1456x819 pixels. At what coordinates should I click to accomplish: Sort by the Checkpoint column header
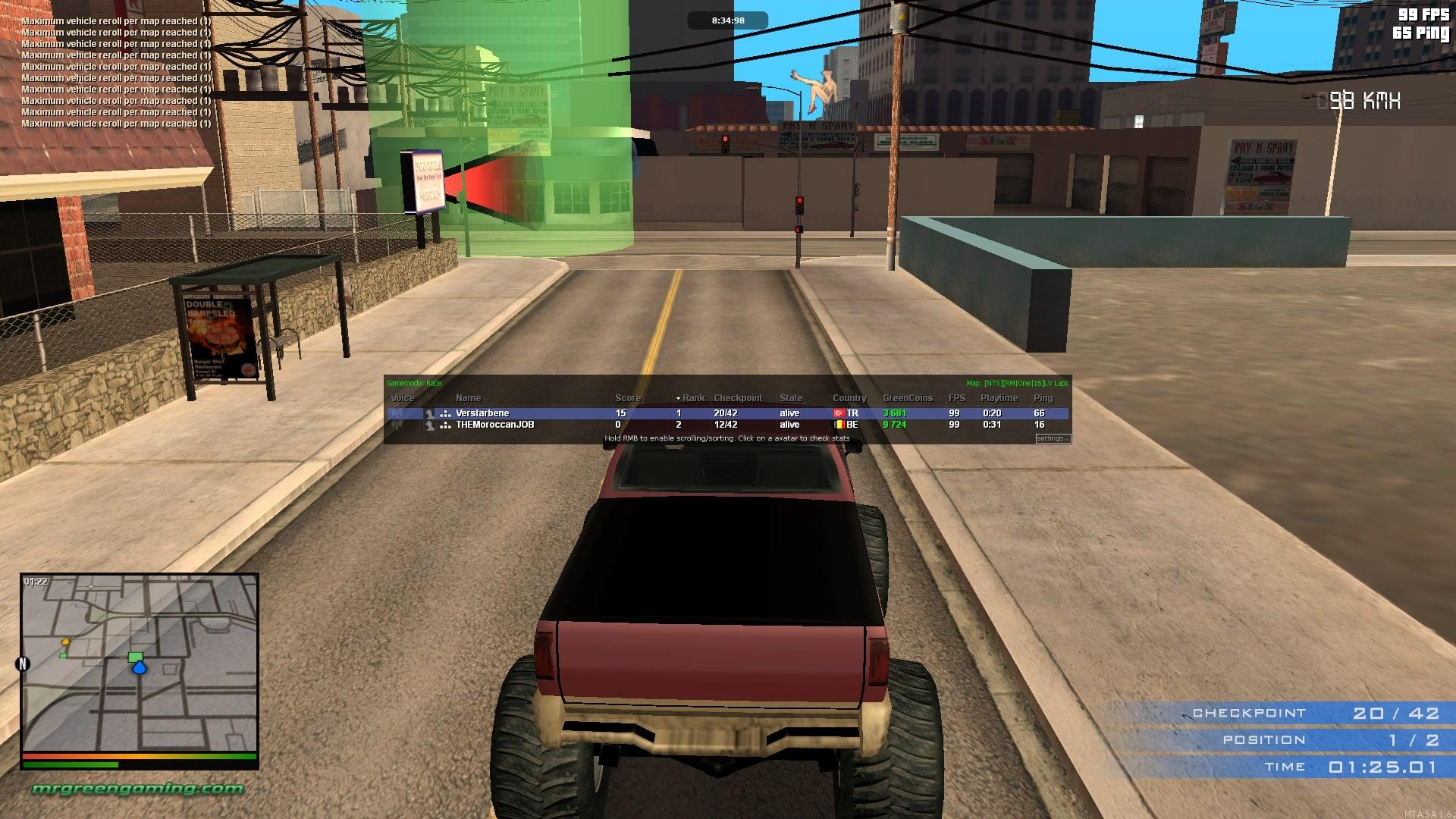click(x=737, y=398)
